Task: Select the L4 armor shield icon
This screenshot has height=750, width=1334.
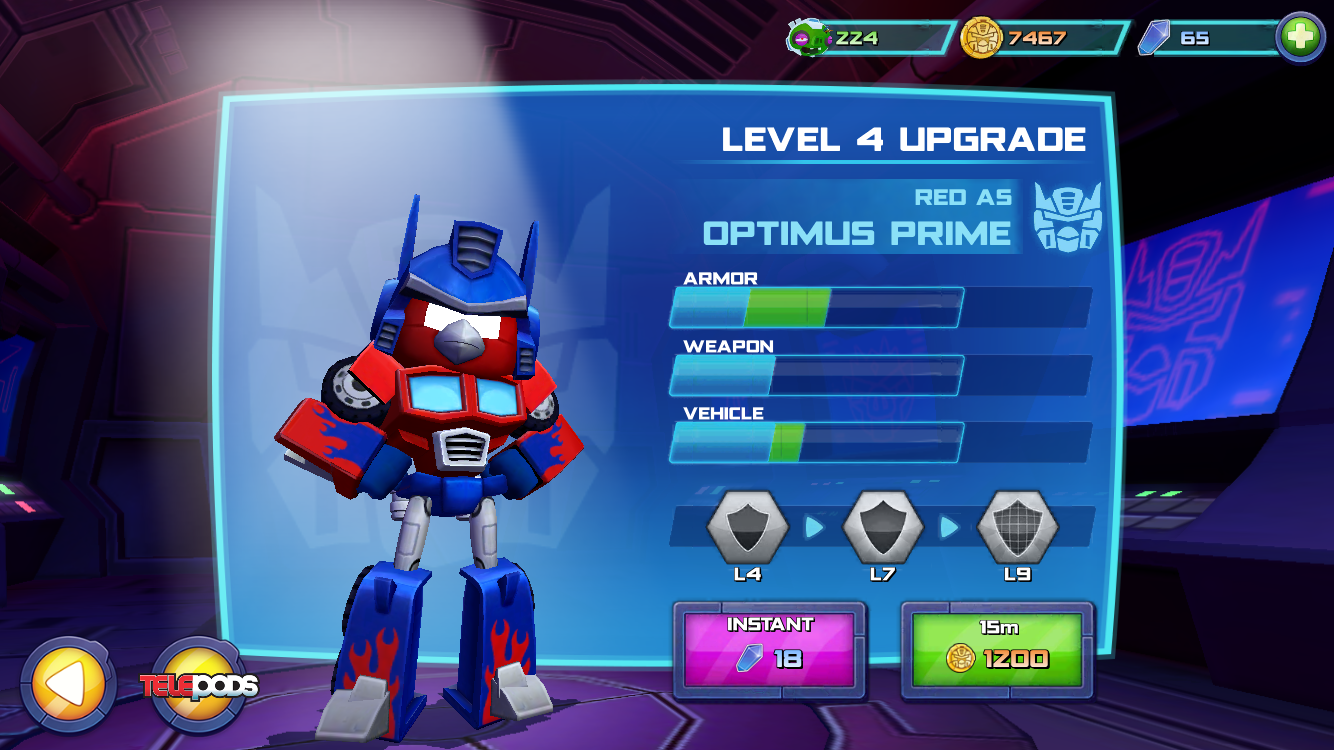Action: [747, 527]
